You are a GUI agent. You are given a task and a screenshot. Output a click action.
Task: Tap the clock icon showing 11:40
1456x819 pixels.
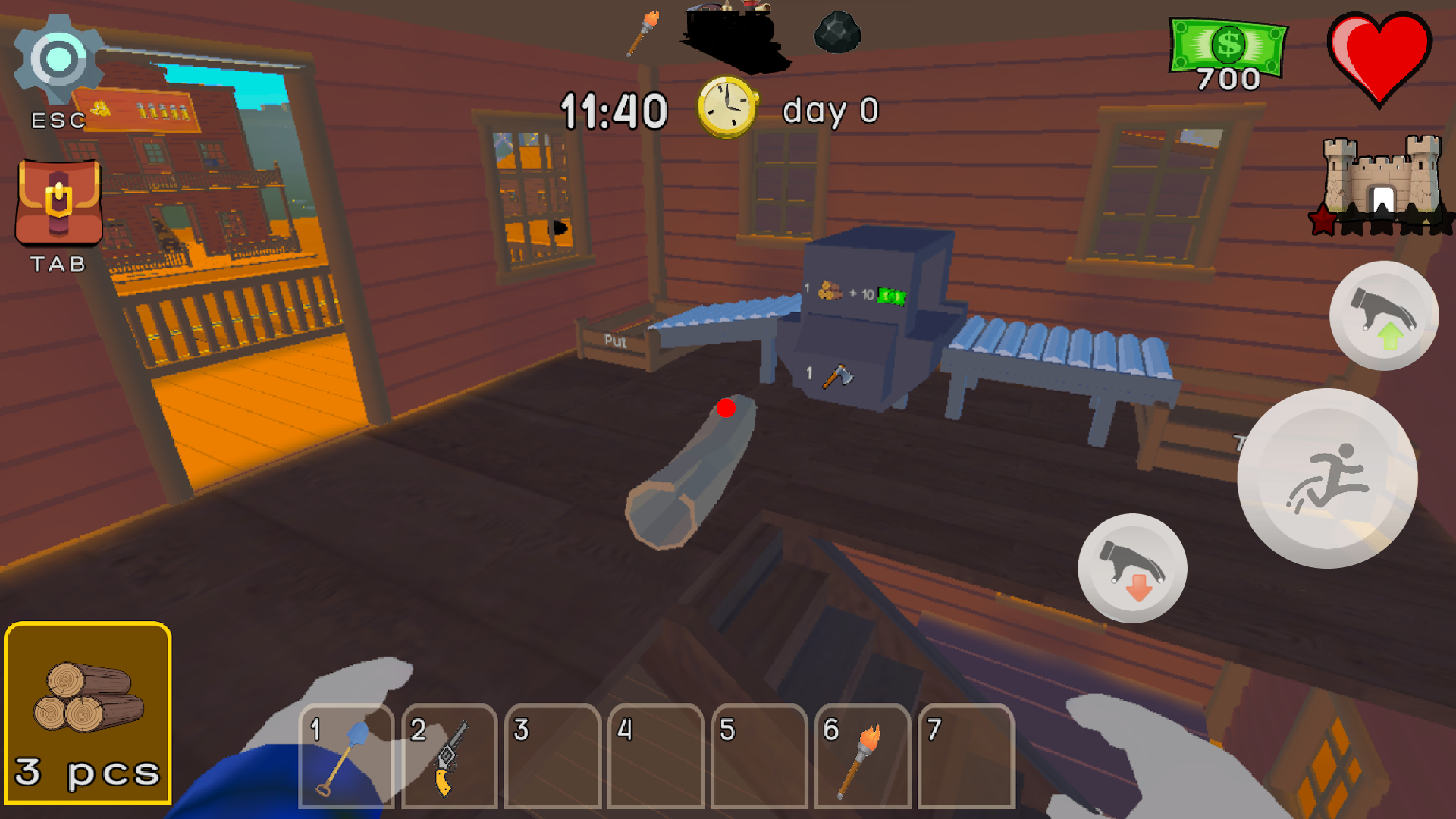726,108
